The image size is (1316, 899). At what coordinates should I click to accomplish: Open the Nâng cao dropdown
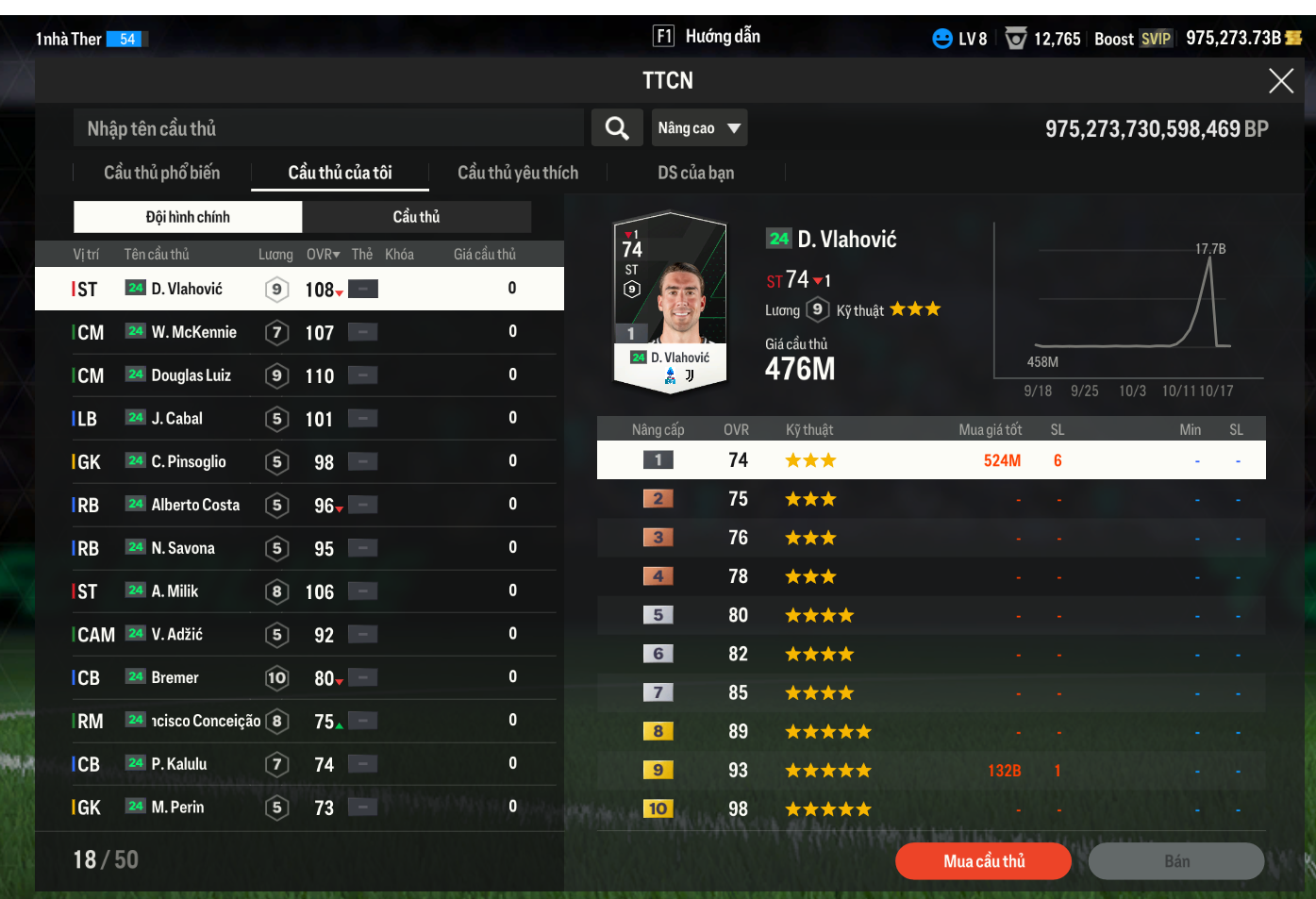coord(699,128)
